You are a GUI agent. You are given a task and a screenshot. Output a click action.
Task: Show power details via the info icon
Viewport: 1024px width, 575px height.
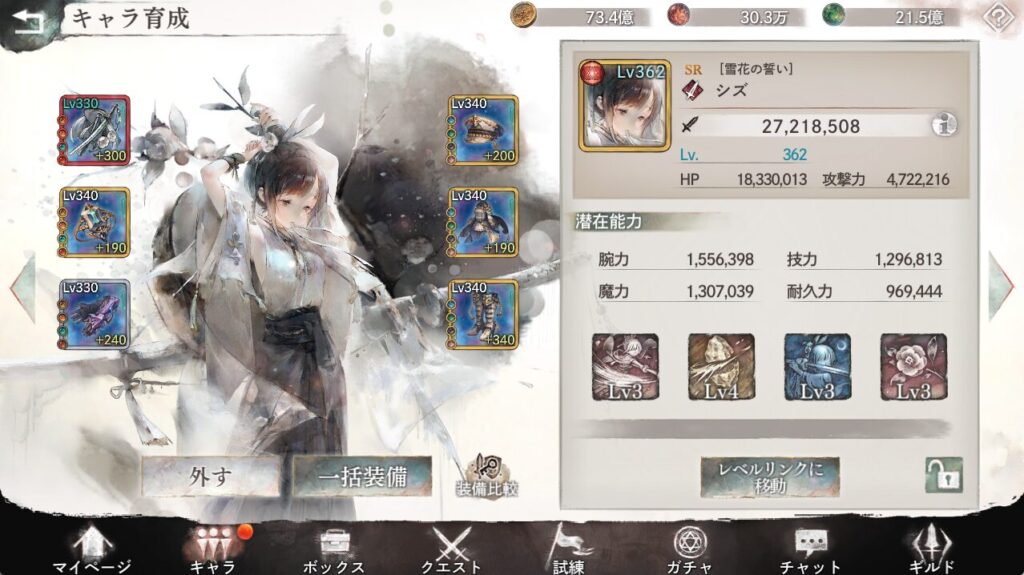click(943, 125)
